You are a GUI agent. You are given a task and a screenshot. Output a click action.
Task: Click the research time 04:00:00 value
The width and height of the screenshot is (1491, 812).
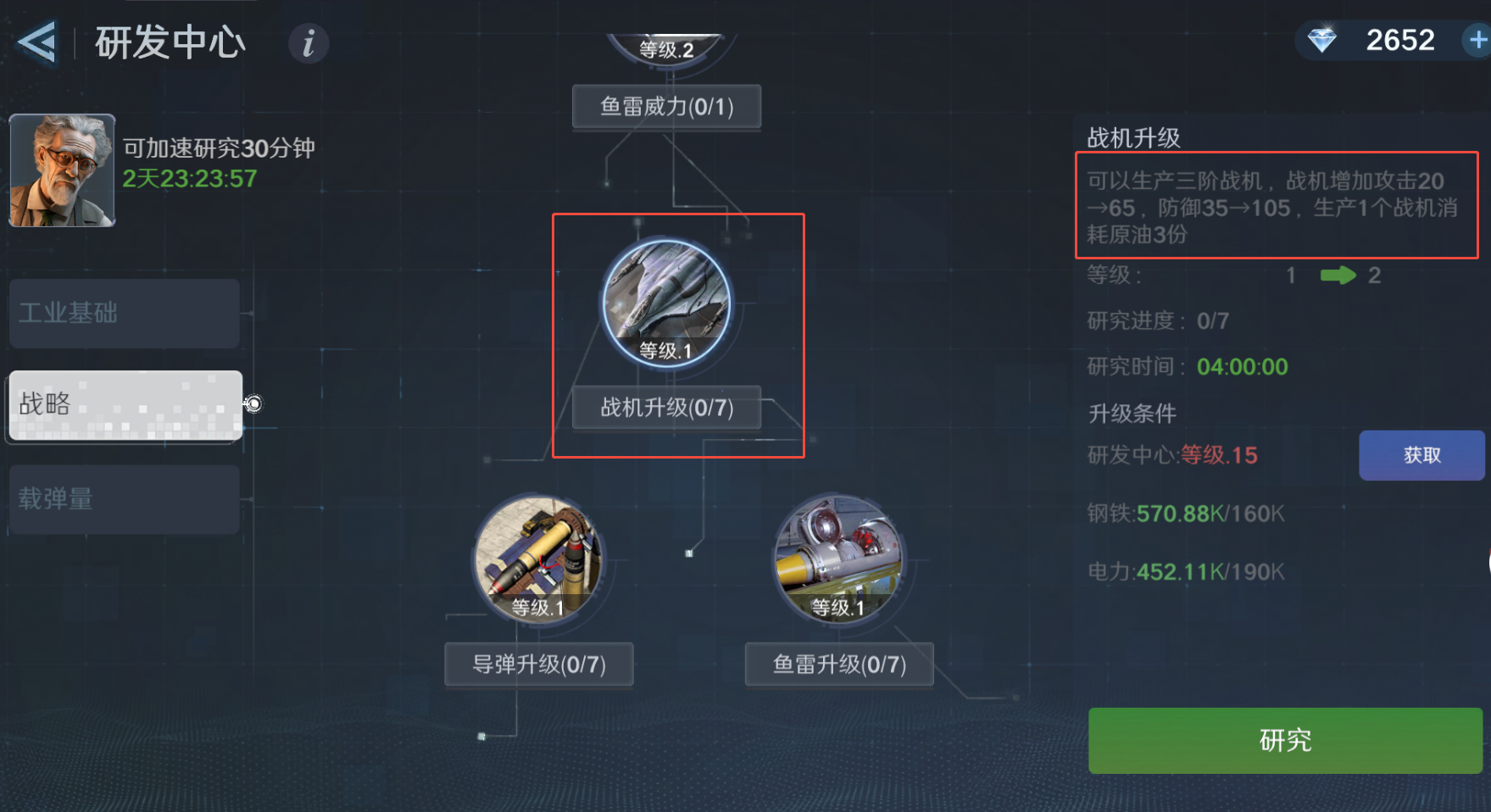[1243, 366]
